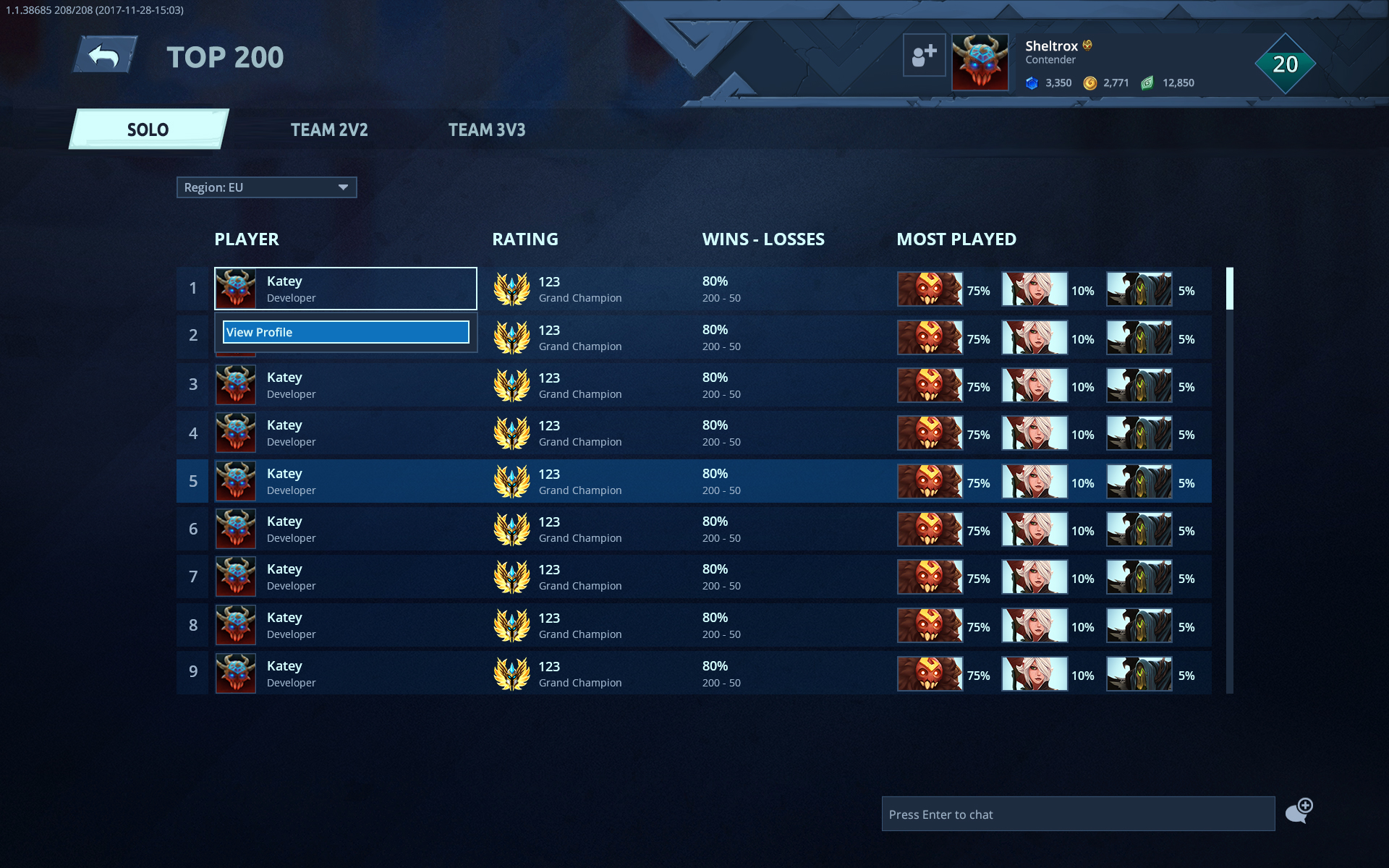Click View Profile in the context menu

pyautogui.click(x=346, y=332)
